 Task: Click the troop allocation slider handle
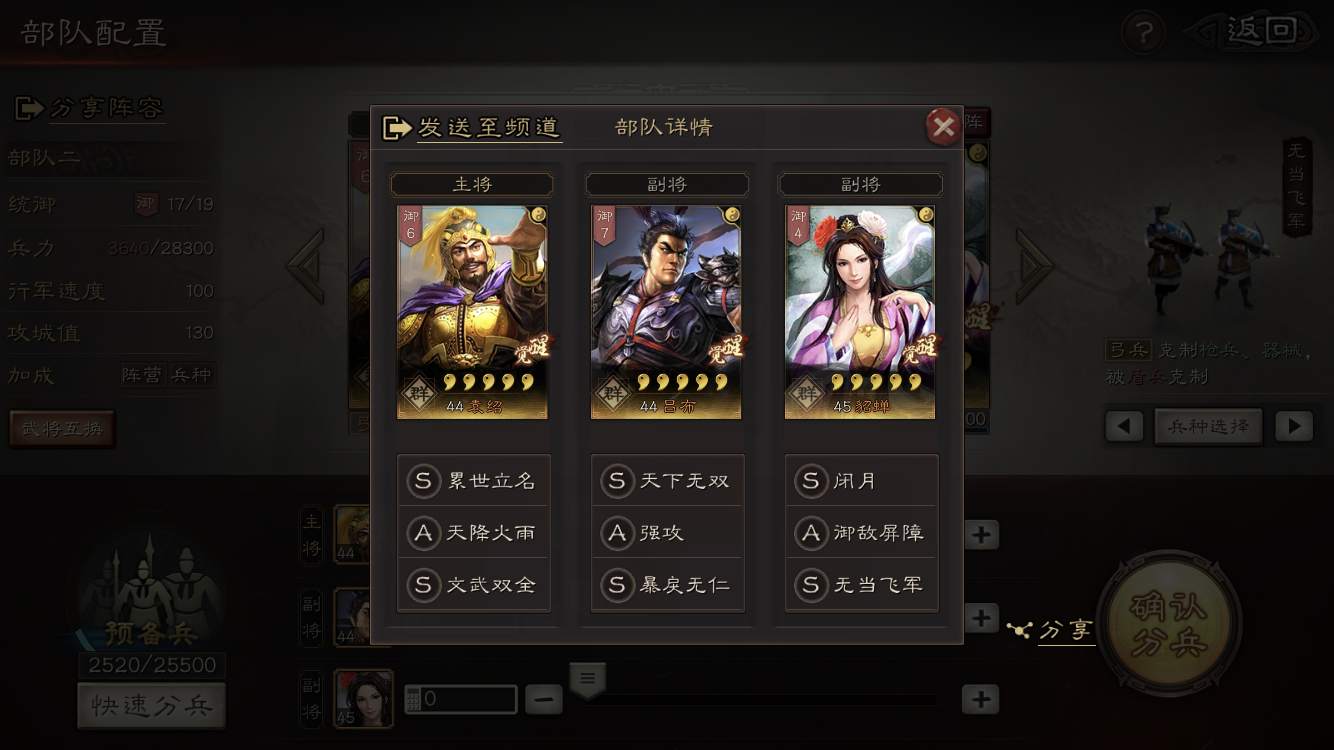587,678
